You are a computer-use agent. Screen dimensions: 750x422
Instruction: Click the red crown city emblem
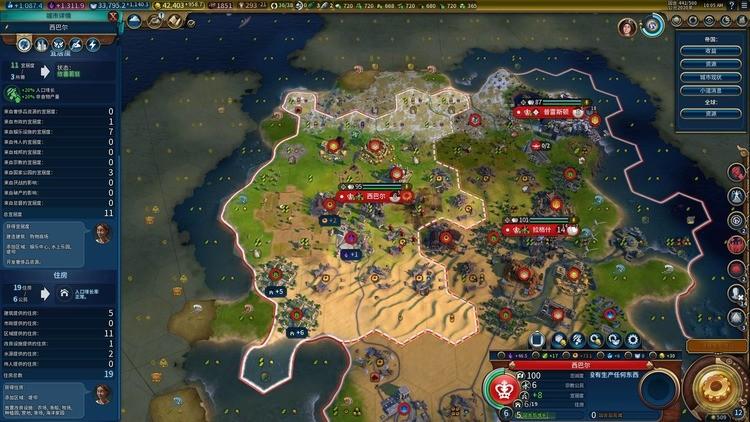pos(505,389)
